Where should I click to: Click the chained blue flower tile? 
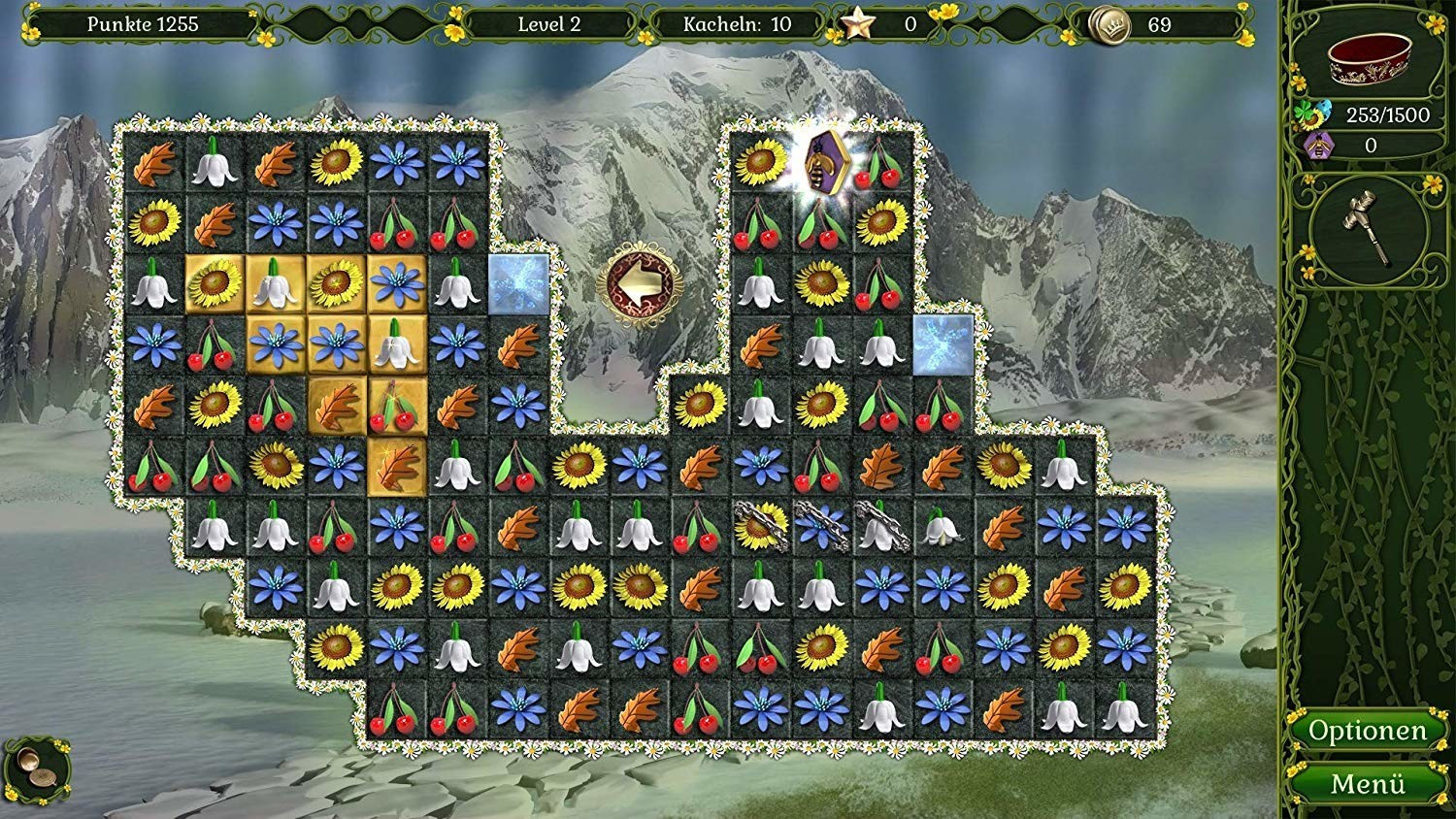coord(821,526)
